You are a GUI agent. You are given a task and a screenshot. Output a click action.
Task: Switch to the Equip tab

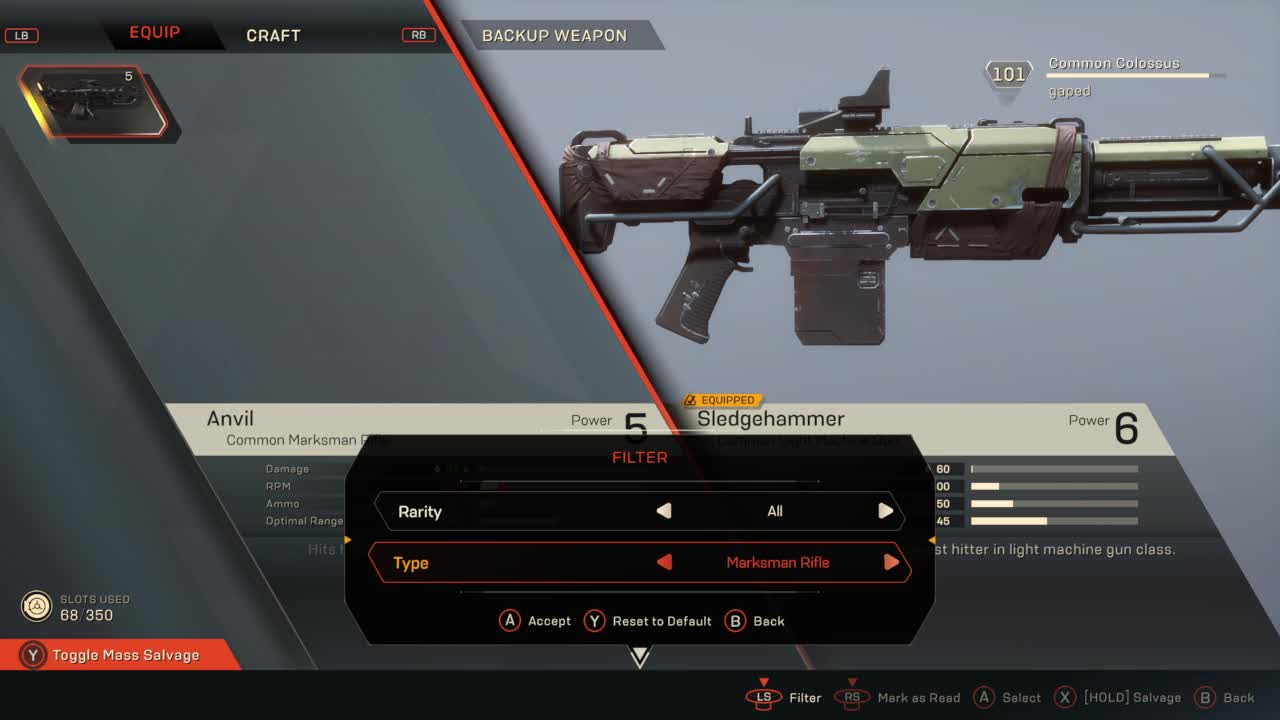click(x=154, y=33)
